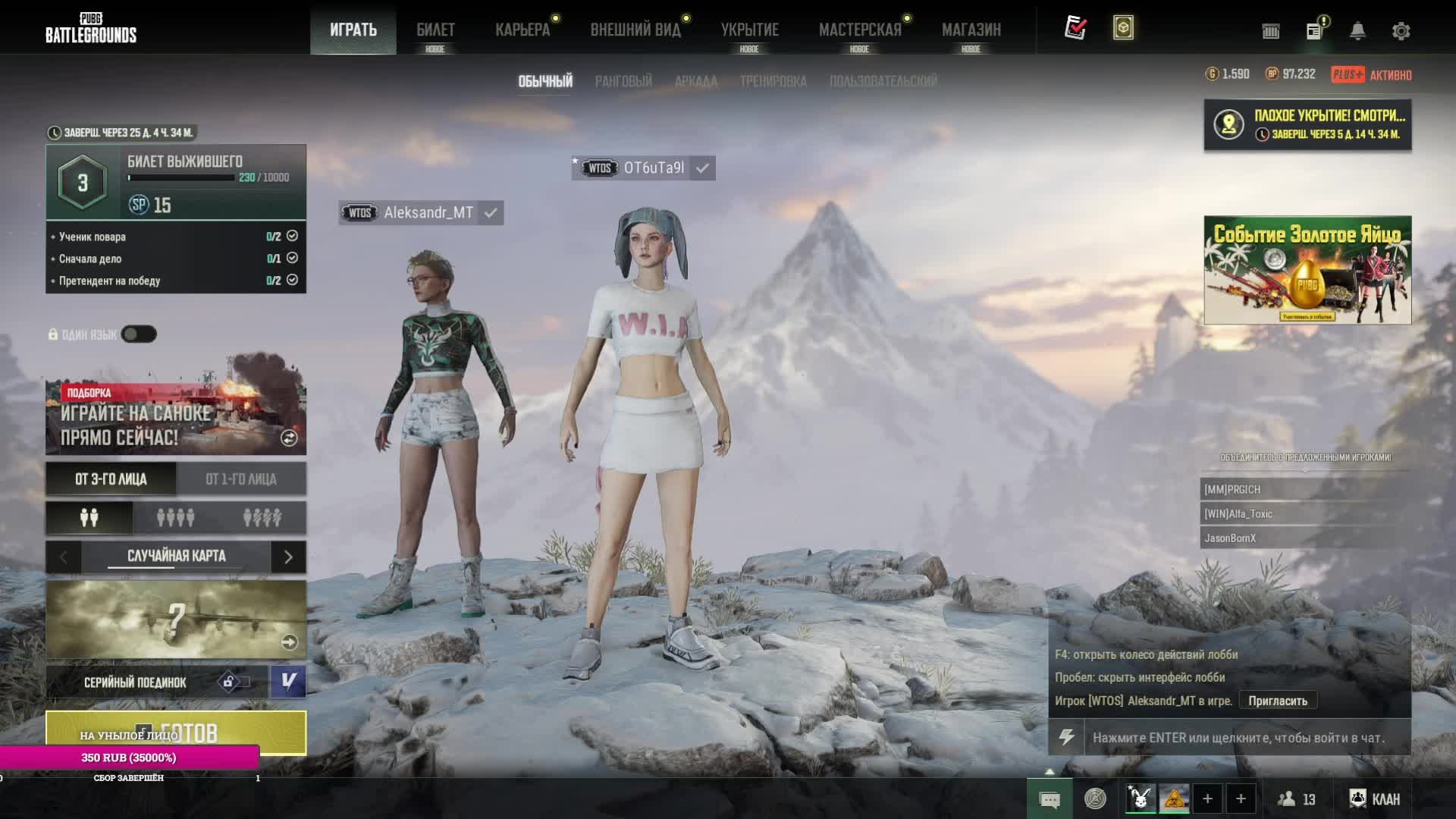Open the Клан panel
The image size is (1456, 819).
[1376, 799]
